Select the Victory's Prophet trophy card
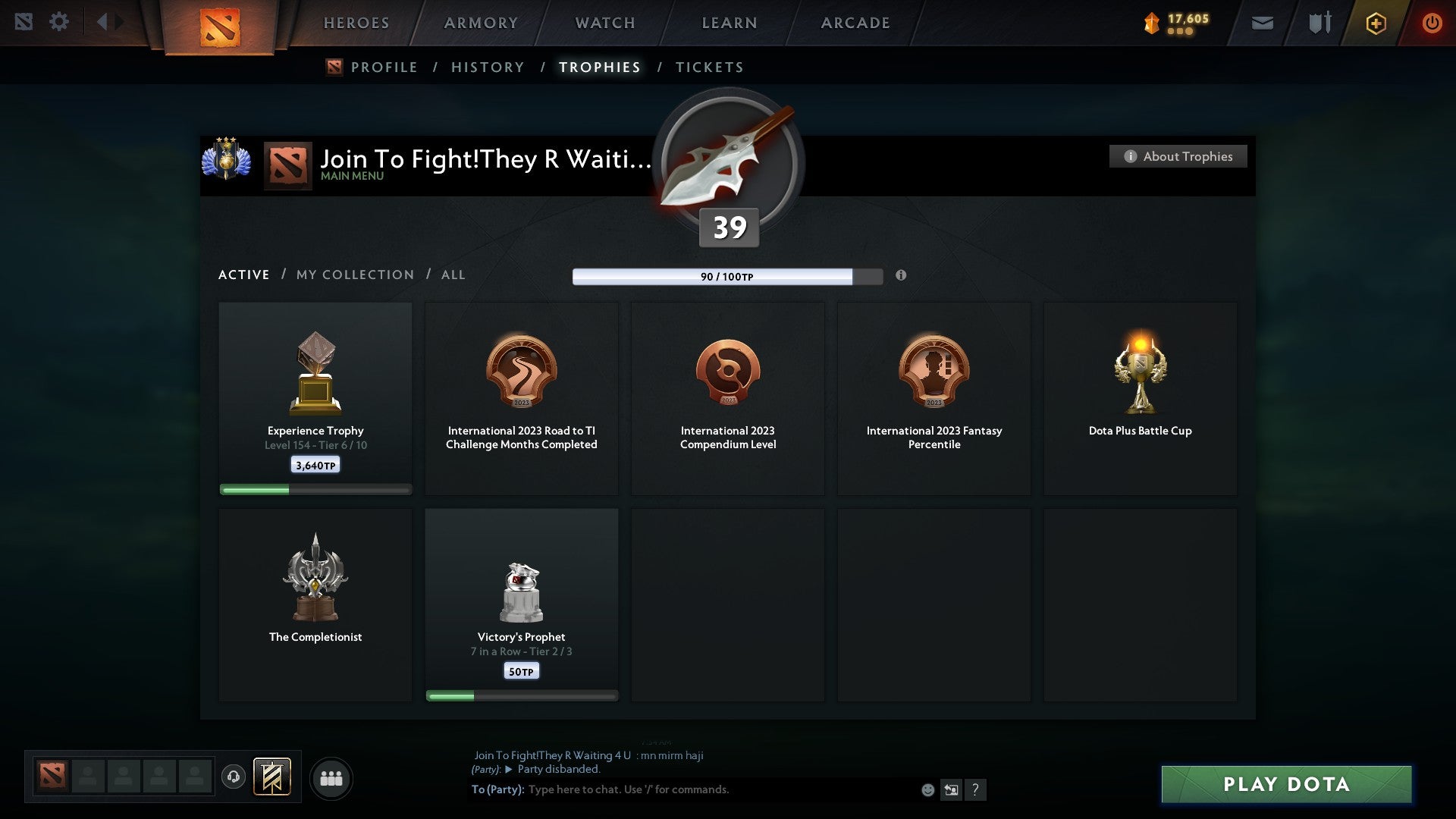1456x819 pixels. [x=522, y=603]
